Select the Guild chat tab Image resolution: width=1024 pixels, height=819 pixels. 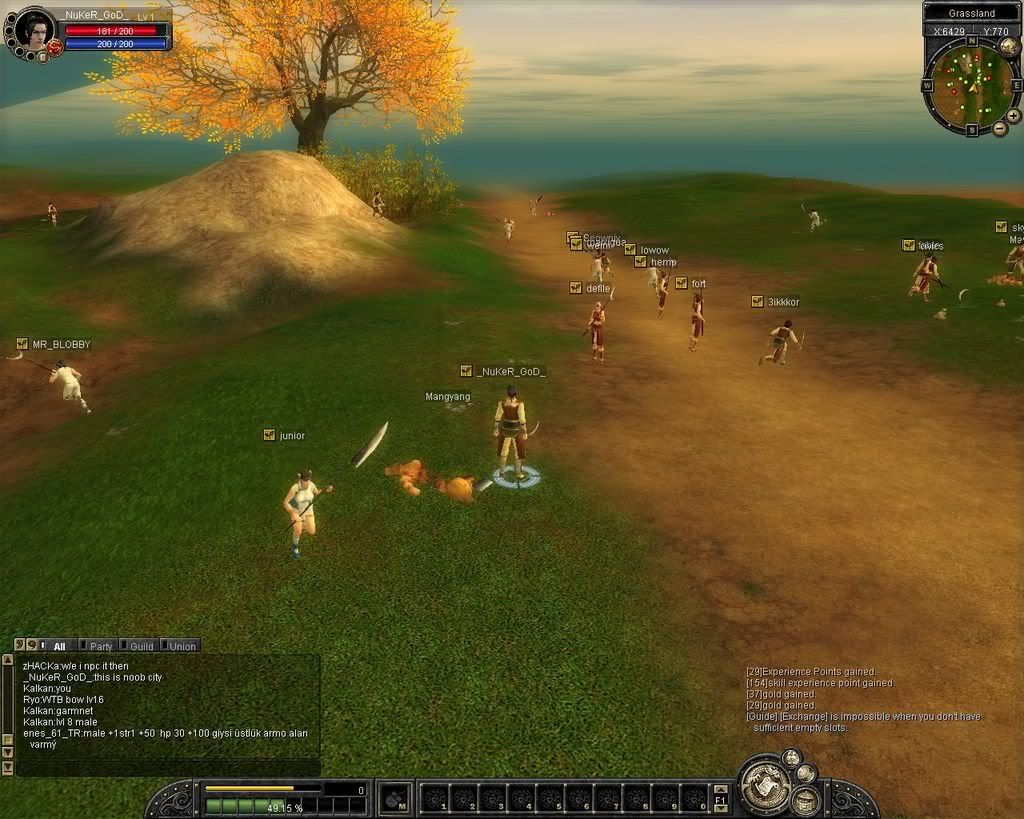[138, 646]
